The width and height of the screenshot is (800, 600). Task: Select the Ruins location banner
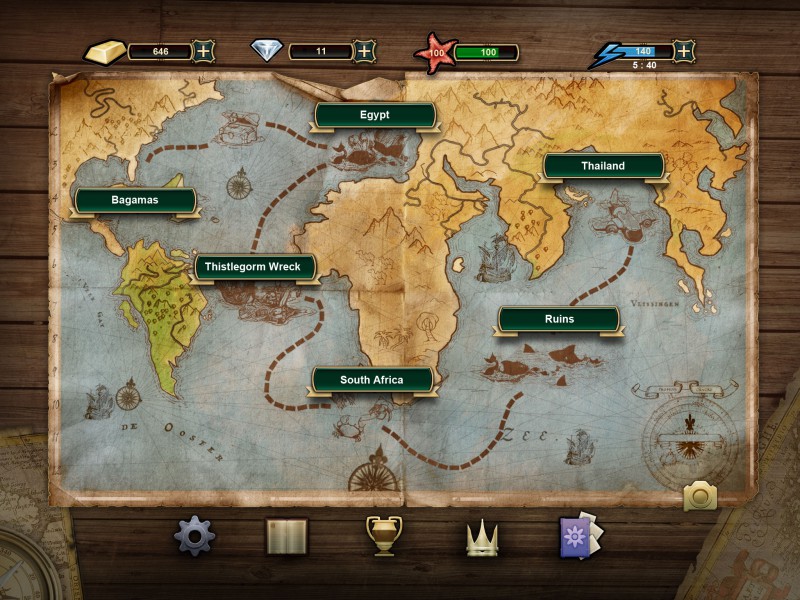[x=559, y=319]
